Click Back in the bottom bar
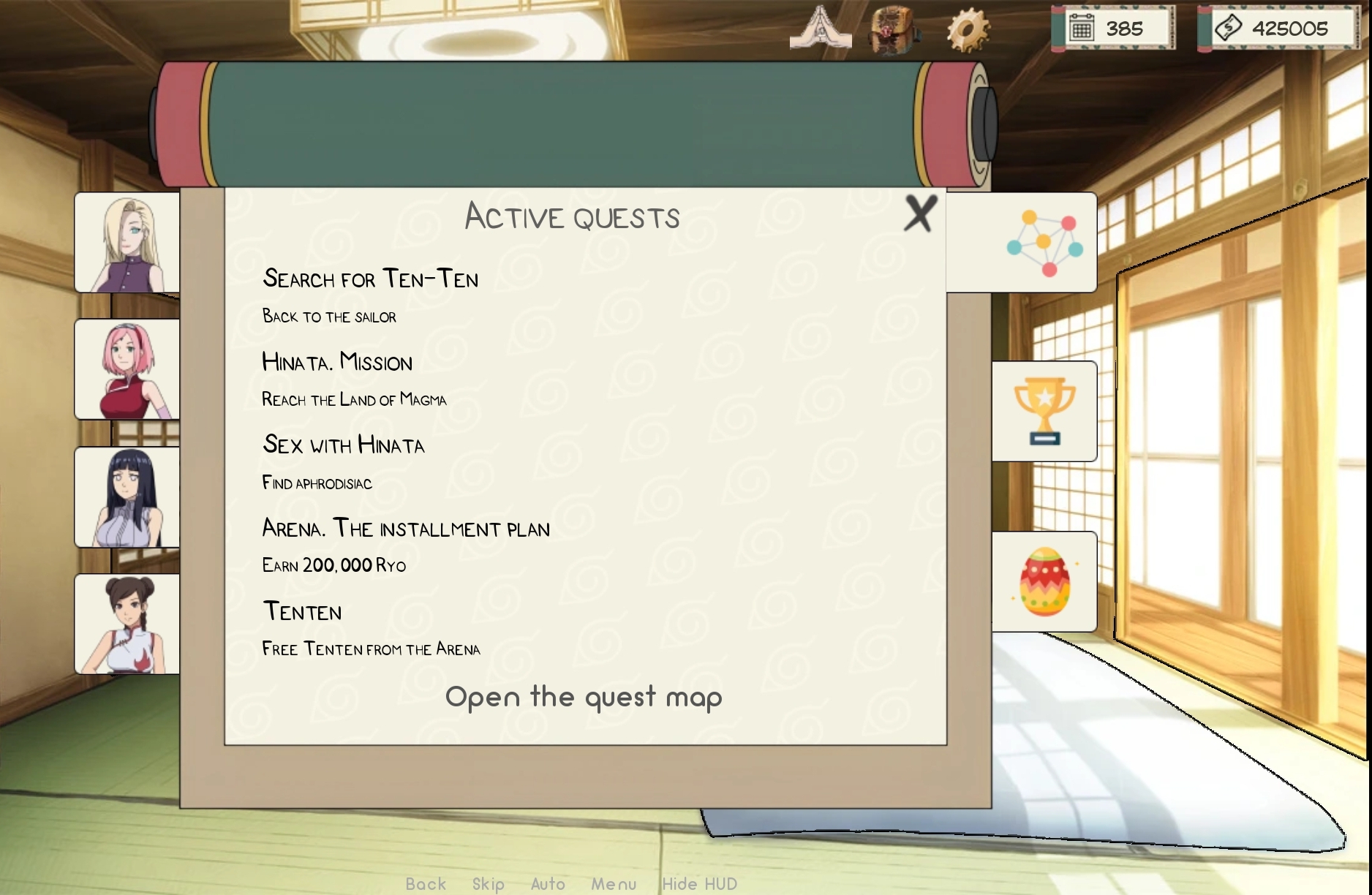 pos(426,883)
